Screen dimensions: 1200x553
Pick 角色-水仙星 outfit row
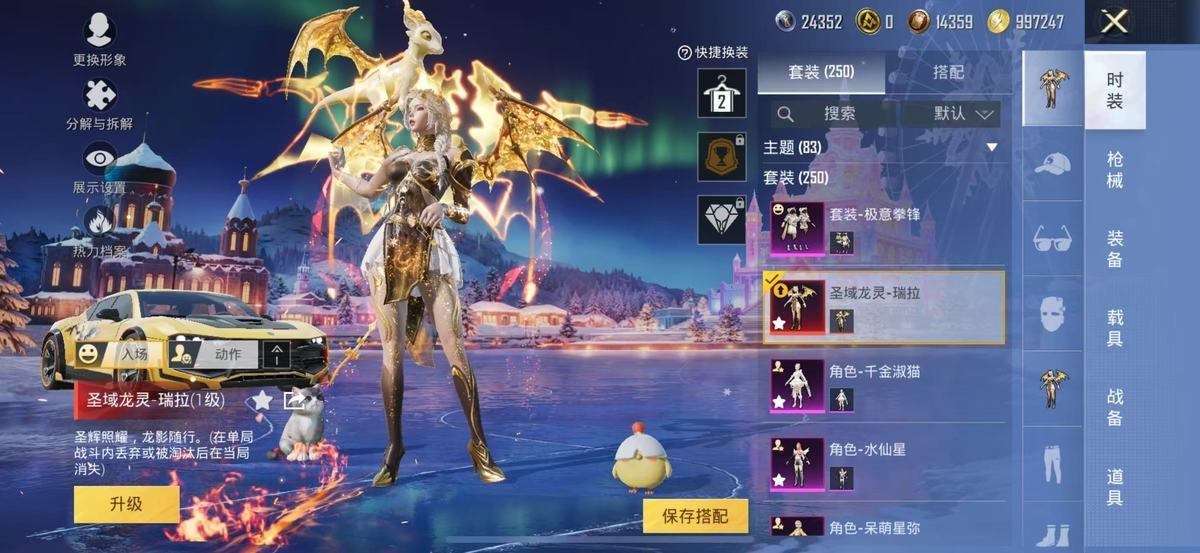(884, 463)
